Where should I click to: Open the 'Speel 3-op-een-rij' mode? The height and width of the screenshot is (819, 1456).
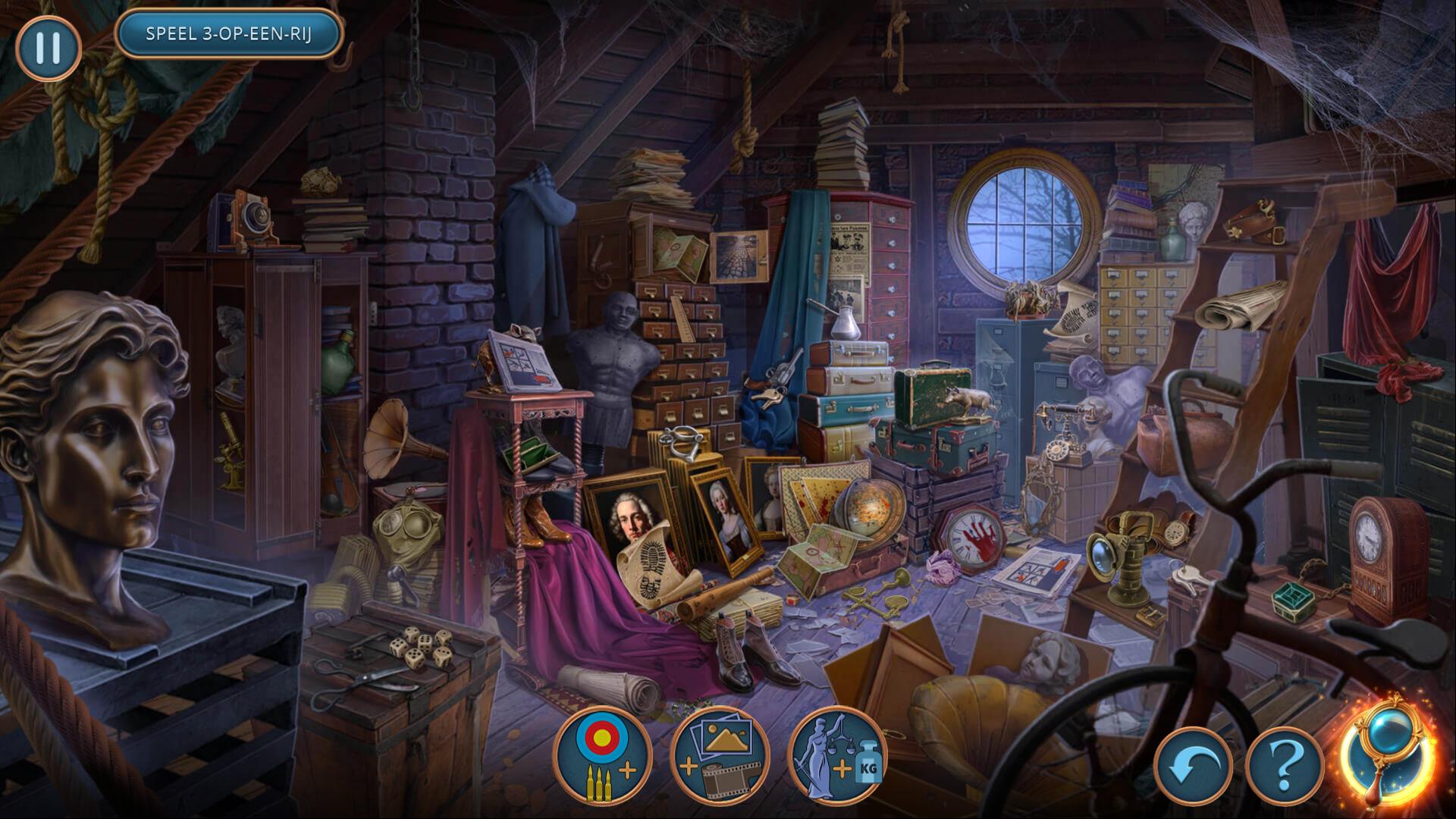(228, 34)
